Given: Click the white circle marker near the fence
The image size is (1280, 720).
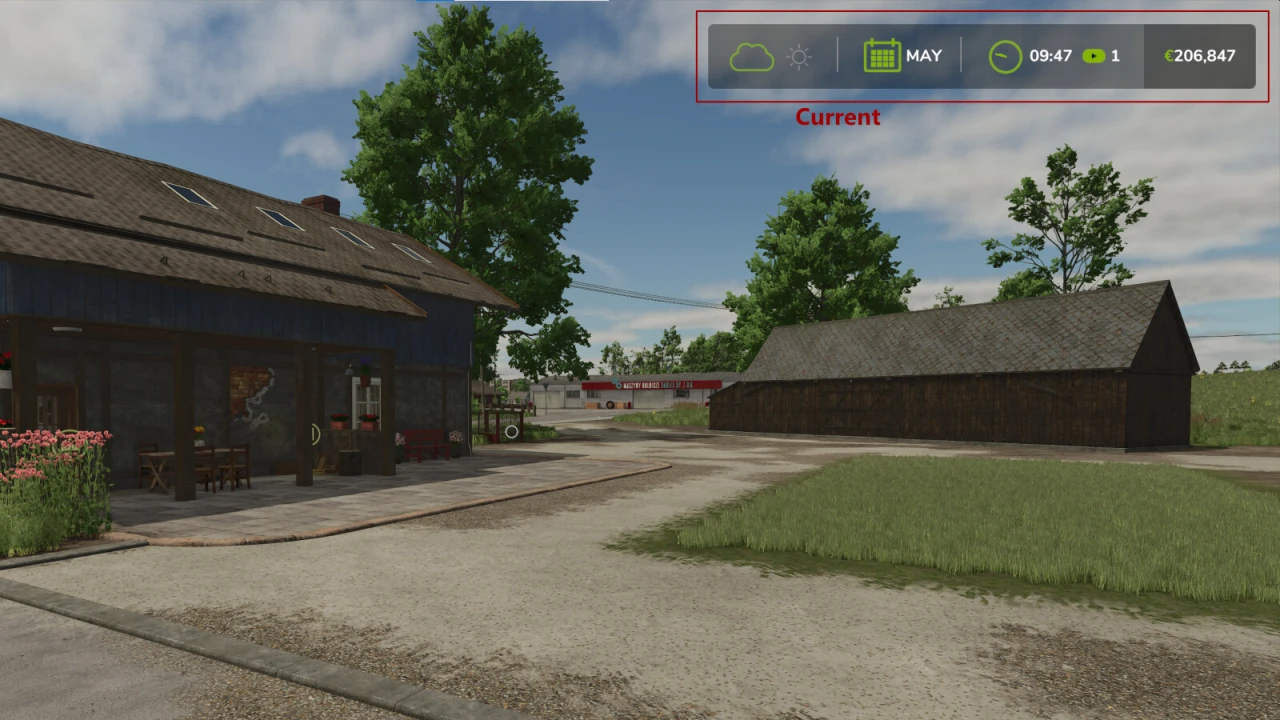Looking at the screenshot, I should click(510, 432).
